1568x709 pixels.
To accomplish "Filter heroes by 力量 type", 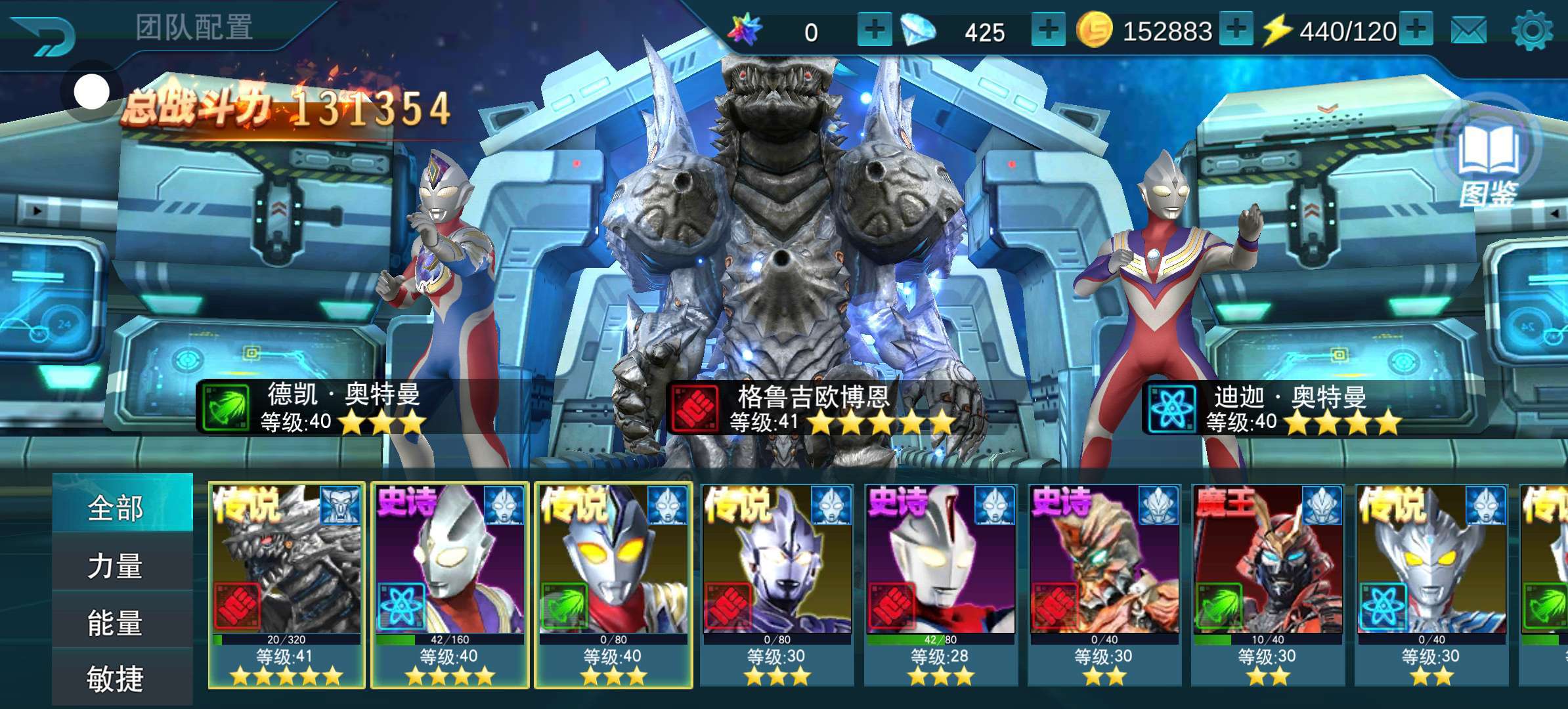I will [116, 565].
